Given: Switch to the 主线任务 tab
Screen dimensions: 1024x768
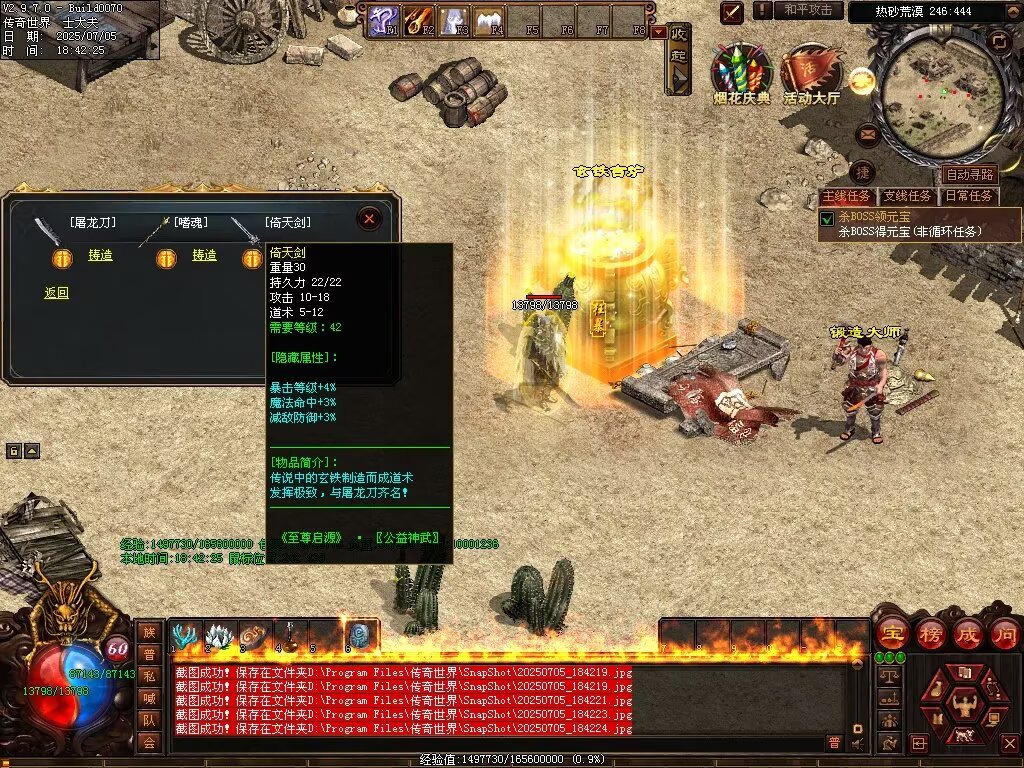Looking at the screenshot, I should [846, 196].
